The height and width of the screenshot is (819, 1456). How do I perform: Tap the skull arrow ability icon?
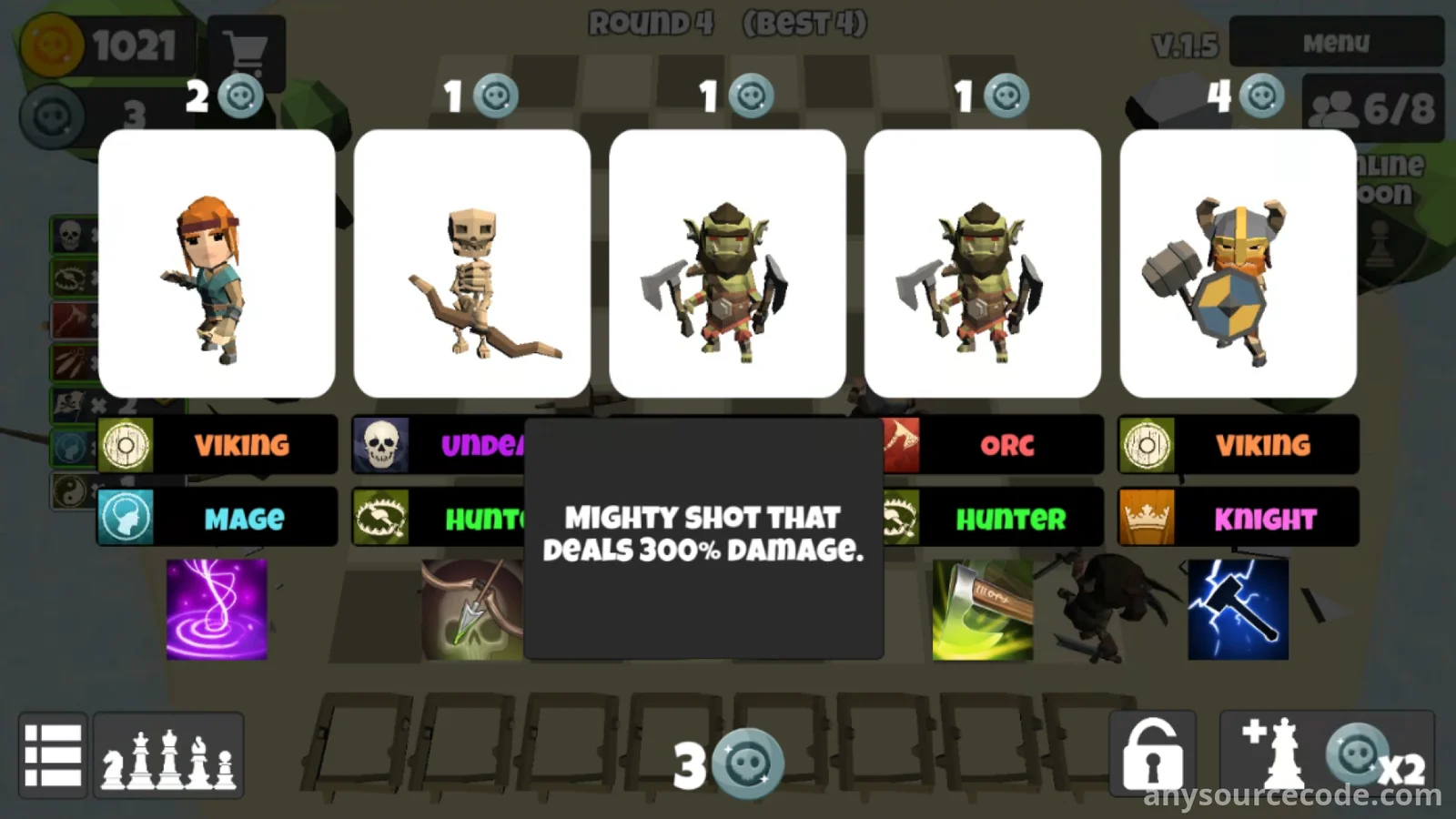[x=471, y=609]
